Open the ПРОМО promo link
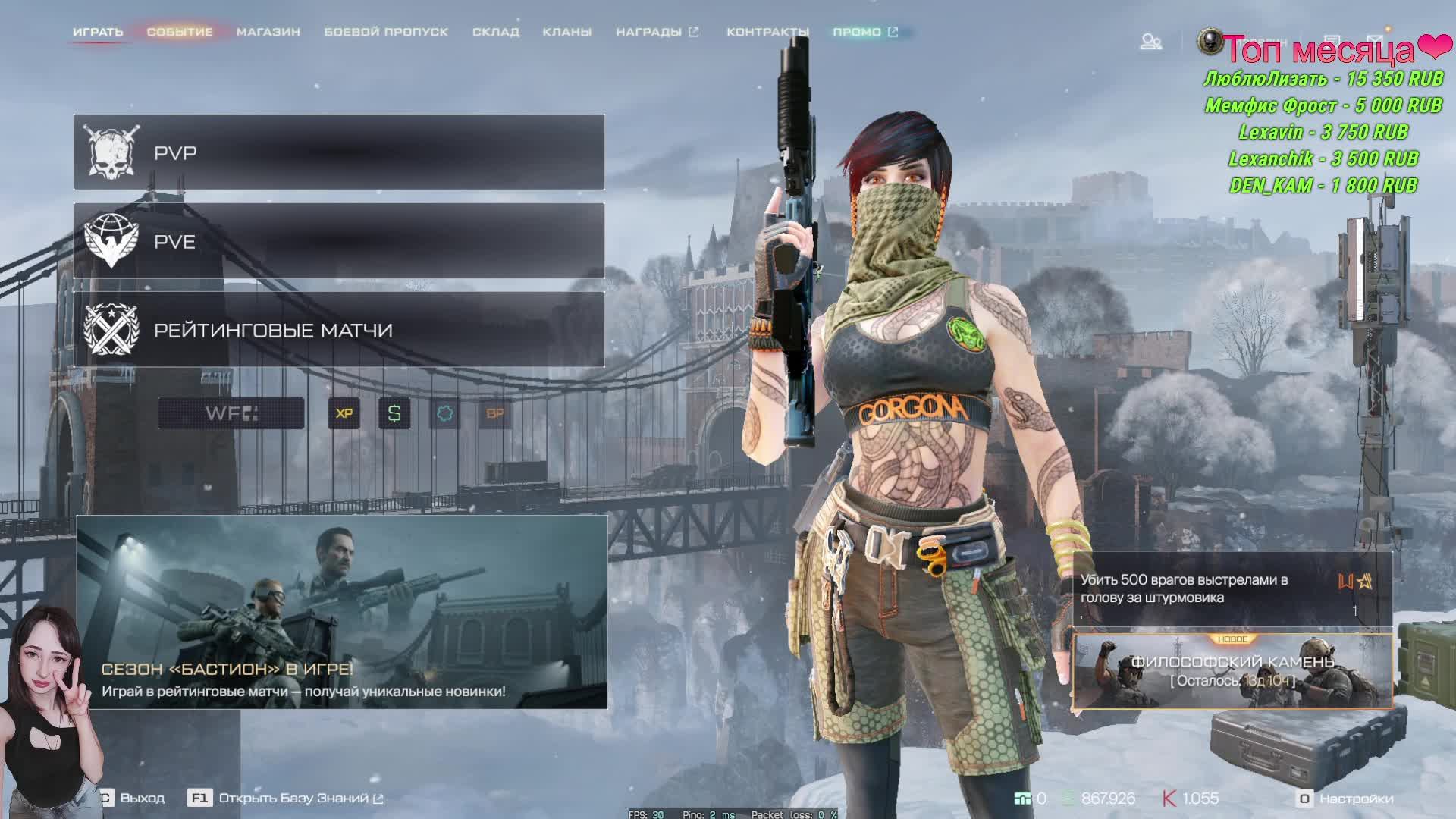This screenshot has height=819, width=1456. 864,32
